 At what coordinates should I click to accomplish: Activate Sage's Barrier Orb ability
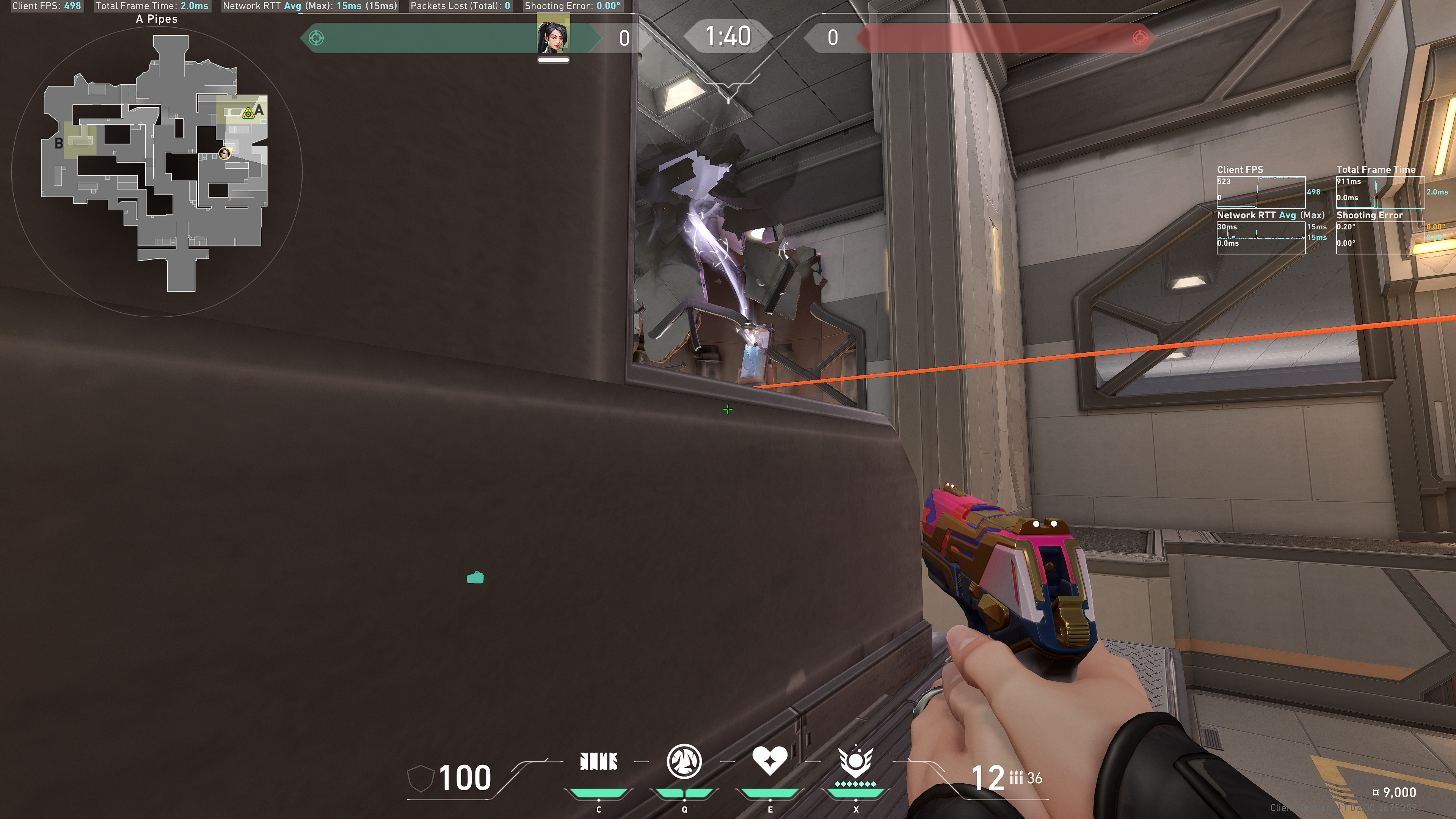(x=599, y=761)
